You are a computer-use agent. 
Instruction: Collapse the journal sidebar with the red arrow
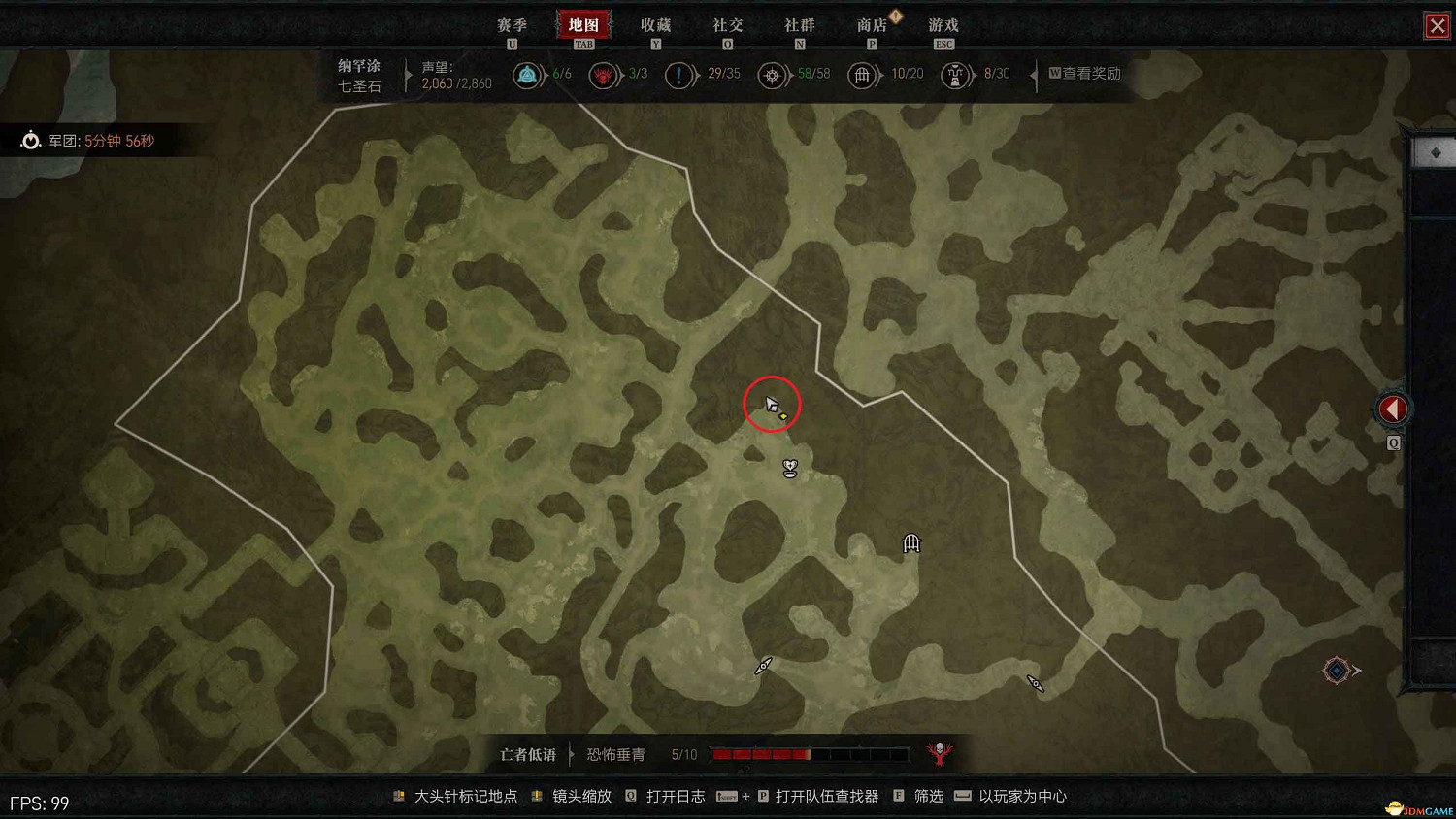point(1394,409)
